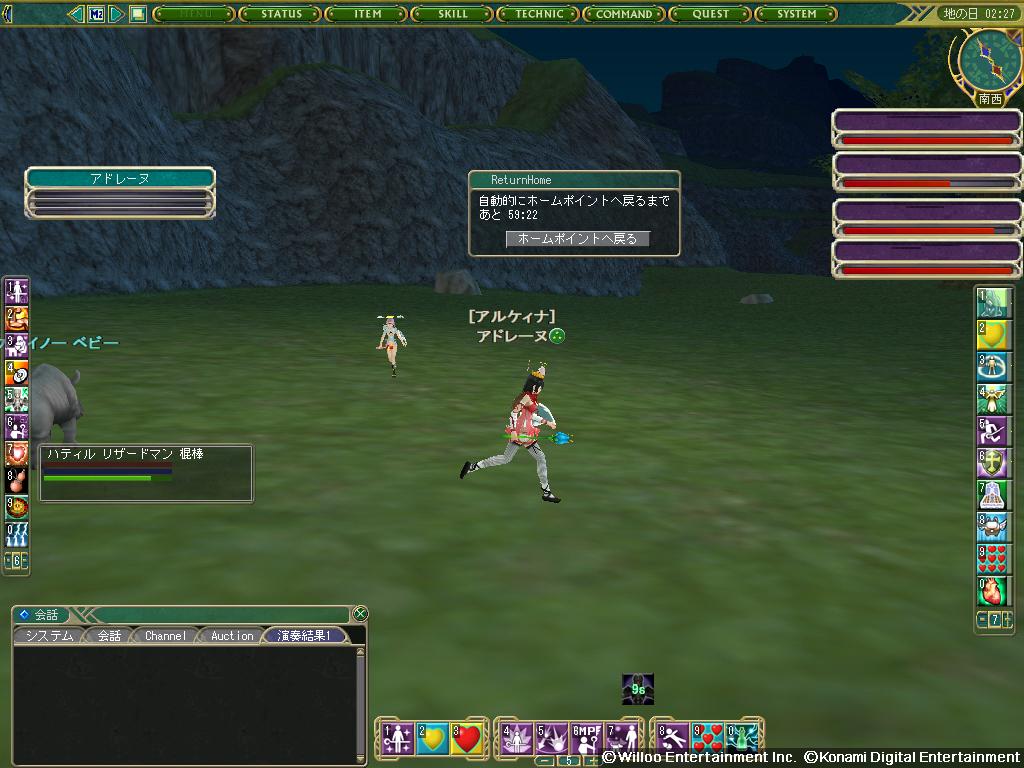
Task: Click the ホームポイントへ戻る button
Action: 577,239
